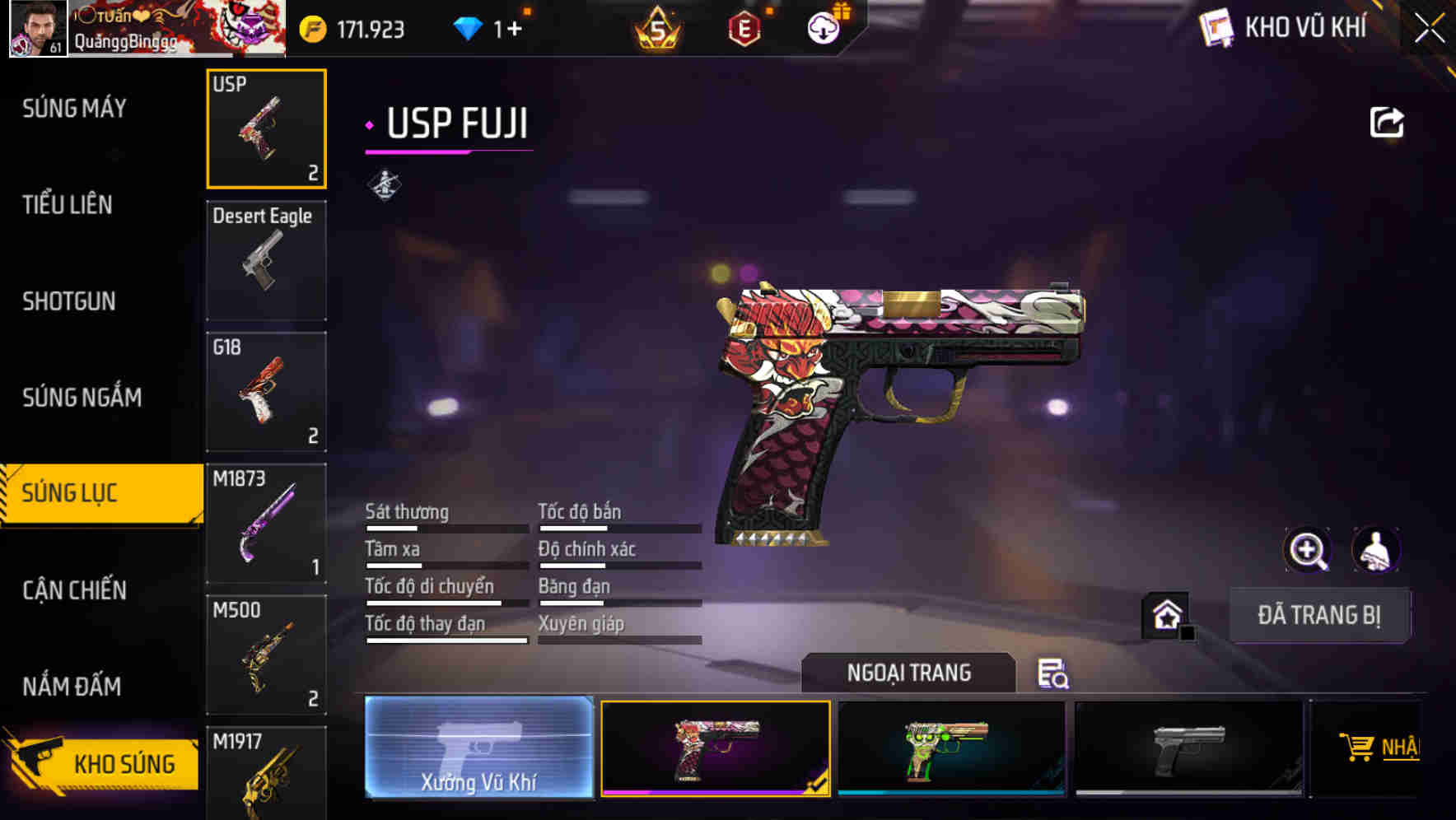Image resolution: width=1456 pixels, height=820 pixels.
Task: Select the Desert Eagle in the weapon list
Action: click(x=266, y=260)
